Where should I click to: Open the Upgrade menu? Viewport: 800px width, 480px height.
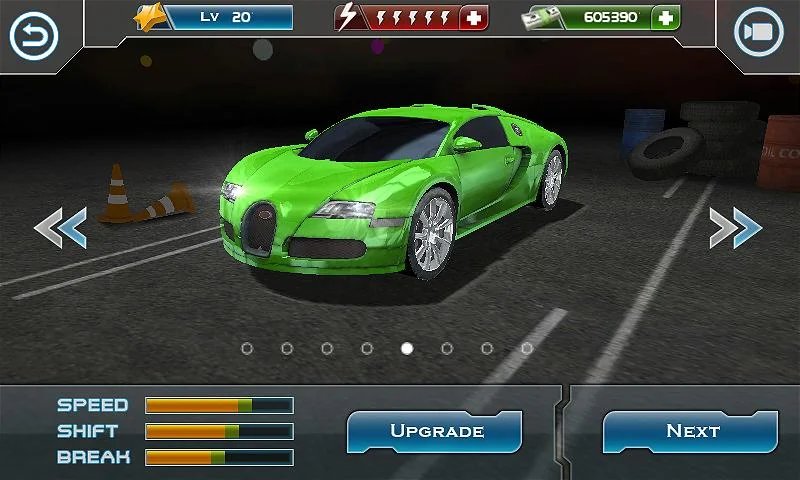(436, 432)
